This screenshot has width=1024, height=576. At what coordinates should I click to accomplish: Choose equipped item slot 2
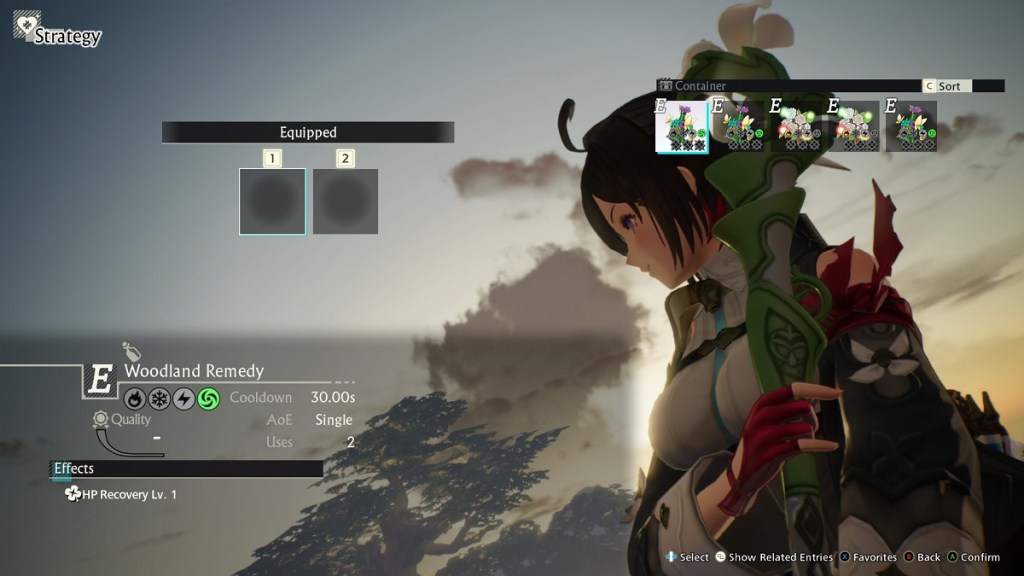click(x=345, y=201)
